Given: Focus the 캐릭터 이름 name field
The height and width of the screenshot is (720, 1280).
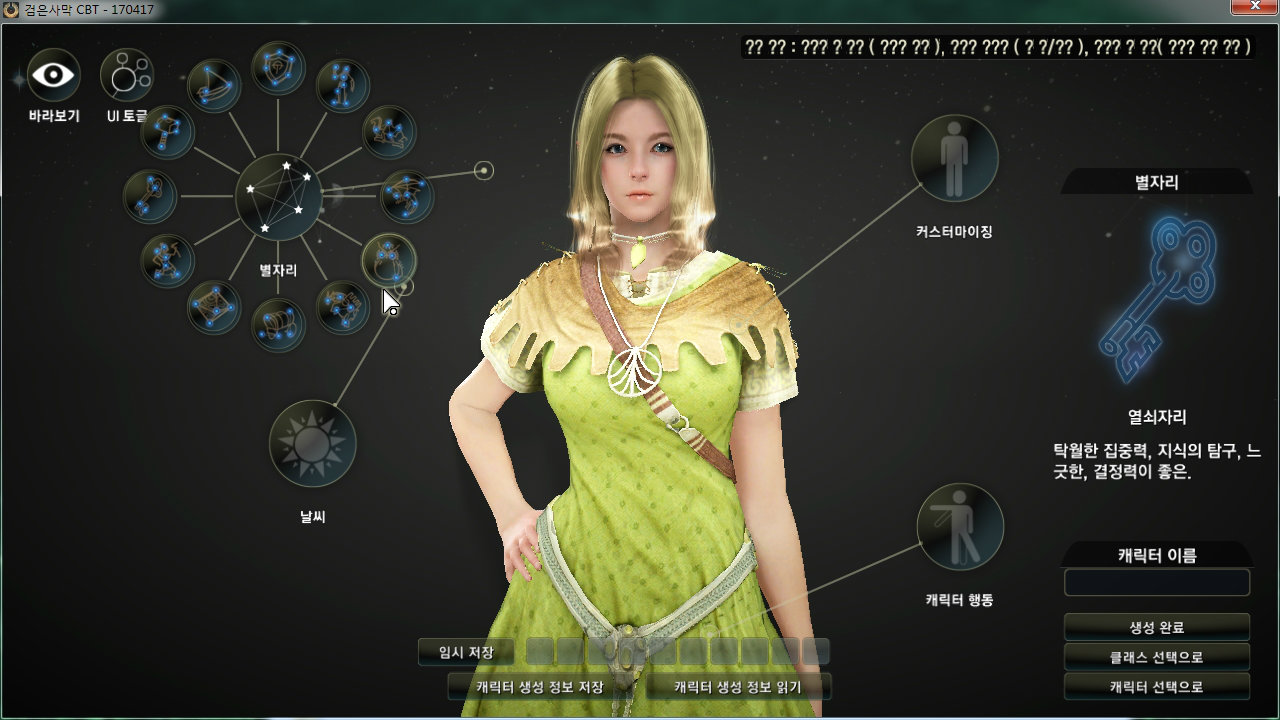Looking at the screenshot, I should pos(1156,583).
